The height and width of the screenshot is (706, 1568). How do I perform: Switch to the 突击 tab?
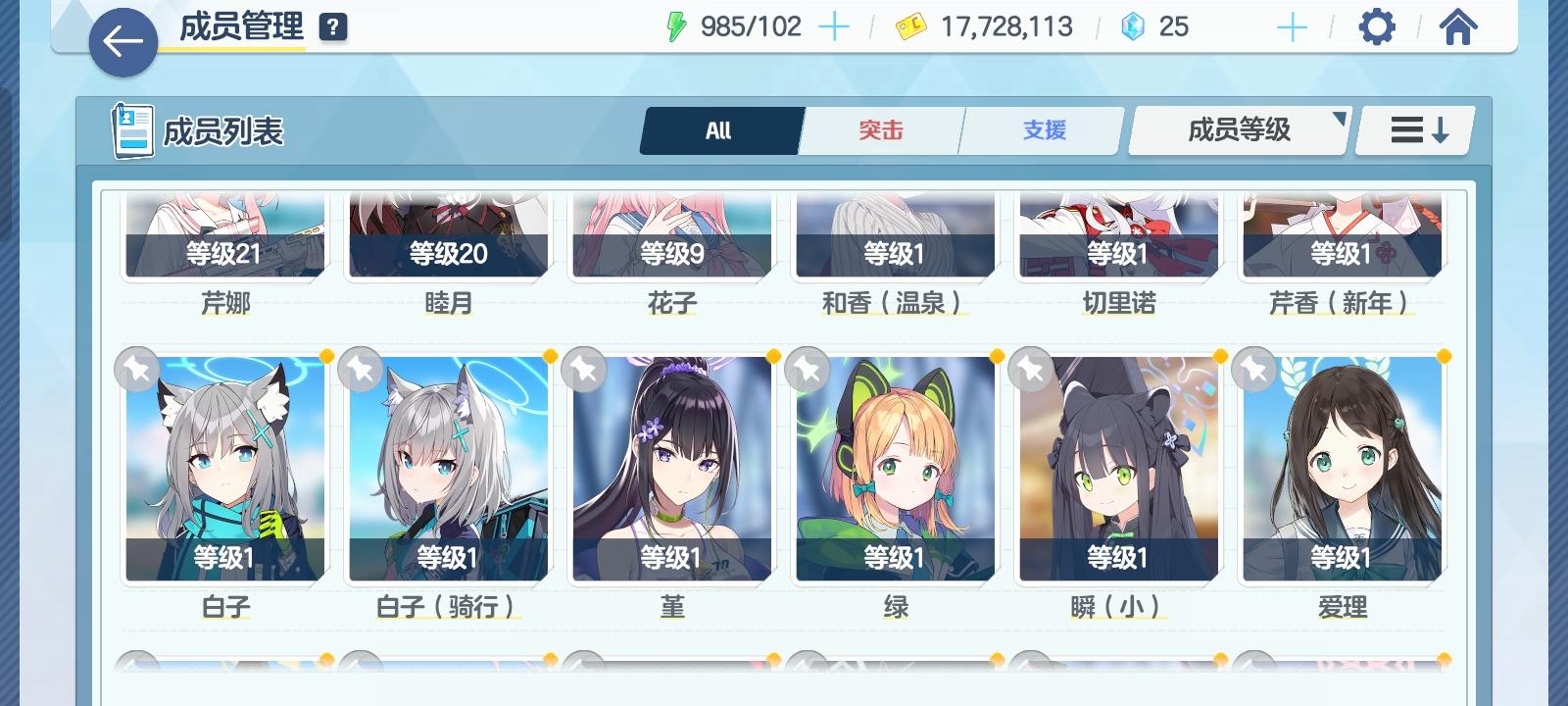point(881,129)
